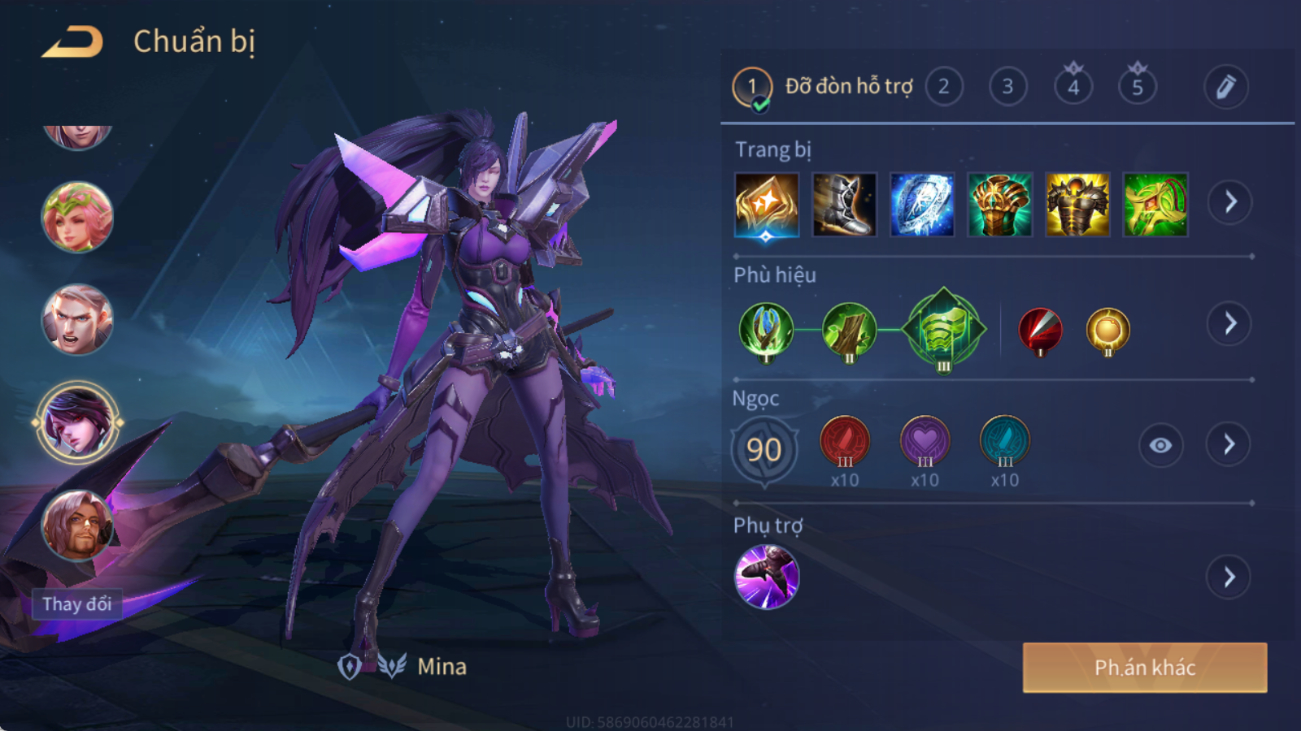1301x731 pixels.
Task: Select the boots equipment item
Action: tap(844, 205)
